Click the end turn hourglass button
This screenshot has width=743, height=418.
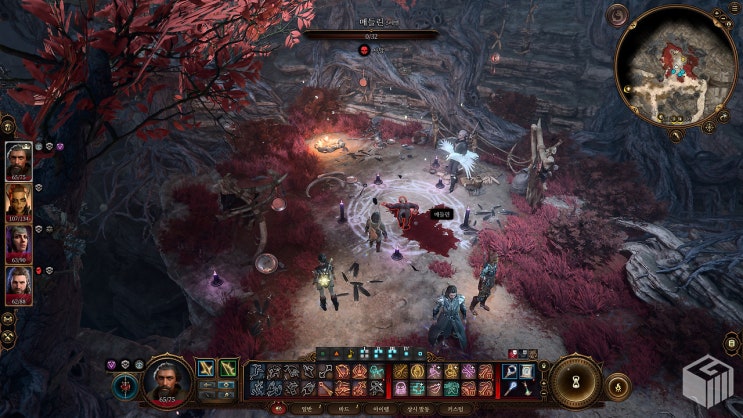[x=577, y=381]
